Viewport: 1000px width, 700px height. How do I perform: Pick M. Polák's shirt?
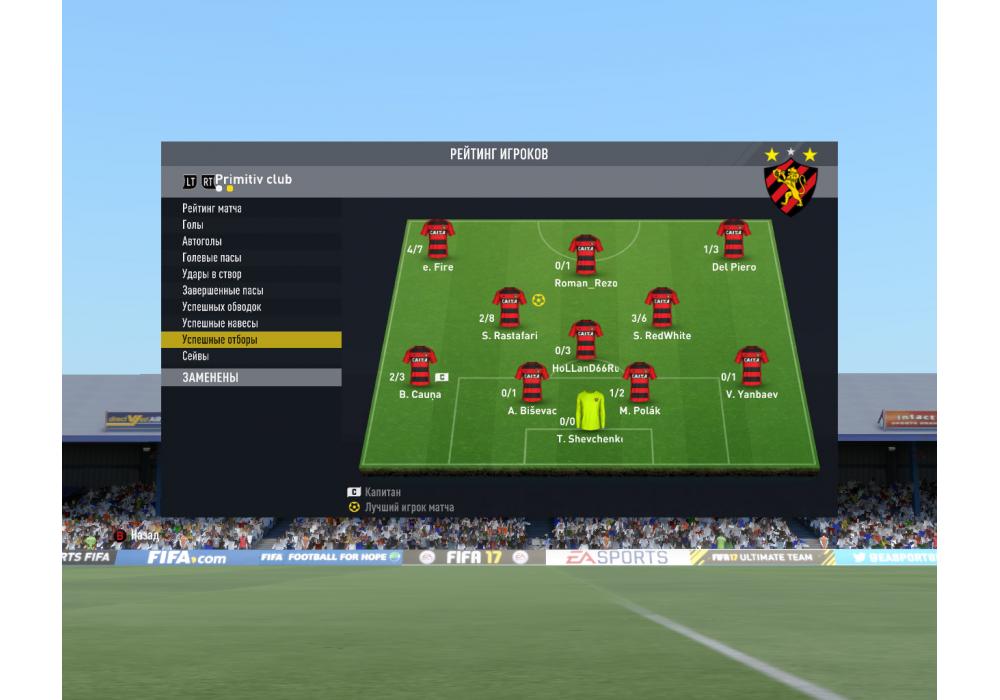click(x=639, y=382)
